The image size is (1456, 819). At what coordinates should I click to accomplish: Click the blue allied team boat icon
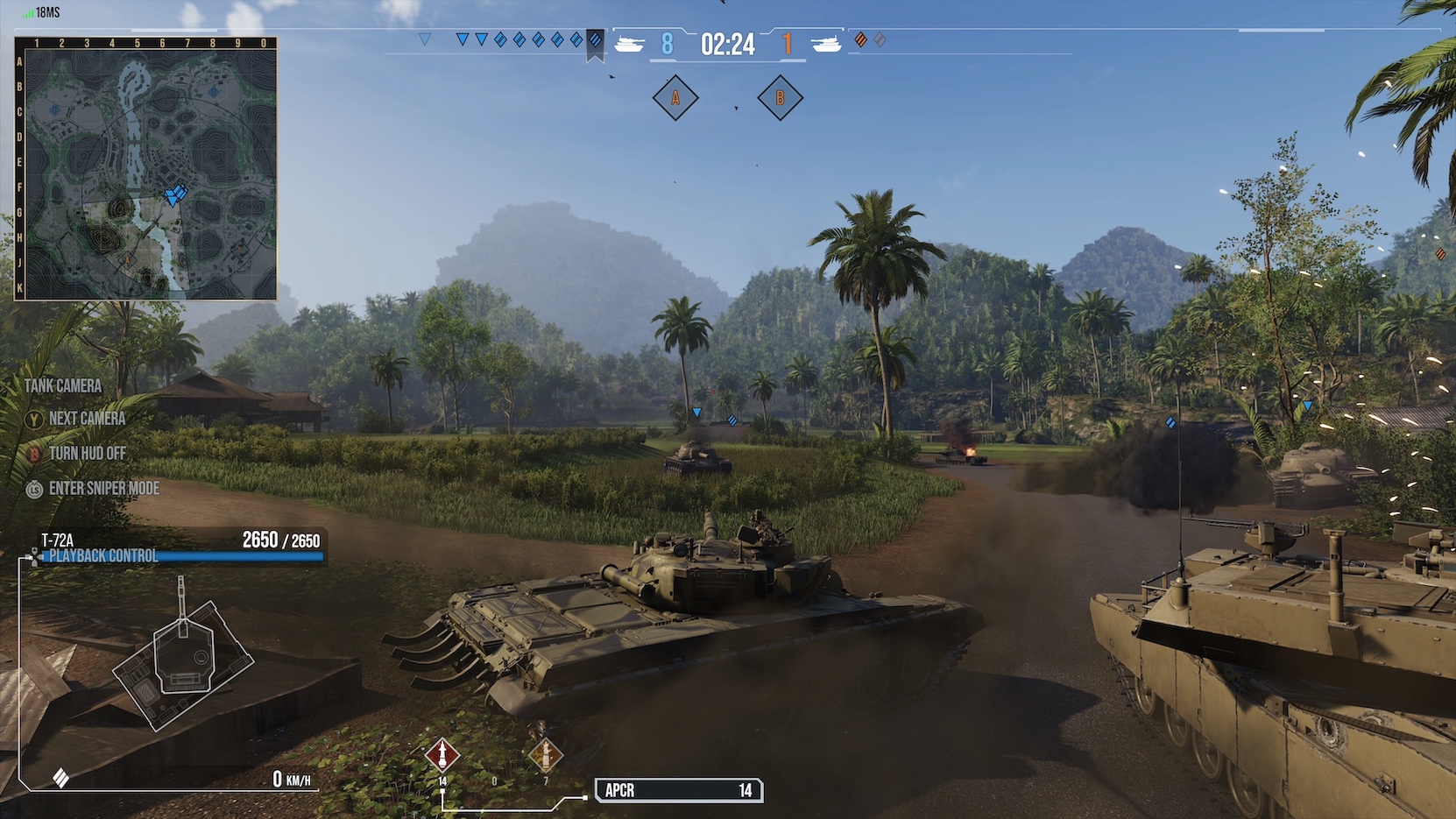pos(631,41)
